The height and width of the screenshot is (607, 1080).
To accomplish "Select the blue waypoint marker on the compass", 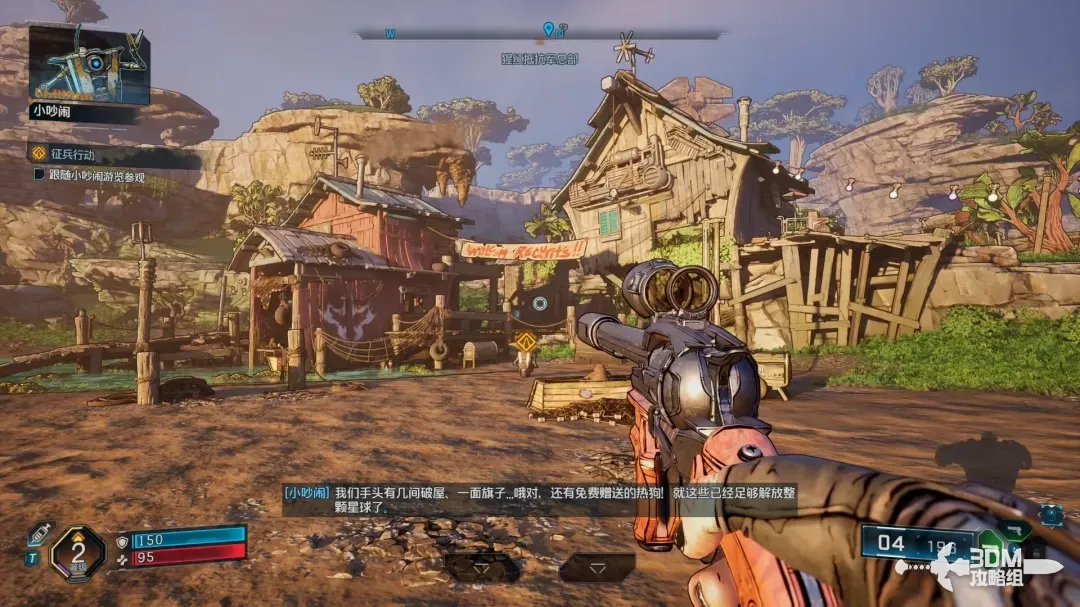I will (x=548, y=30).
